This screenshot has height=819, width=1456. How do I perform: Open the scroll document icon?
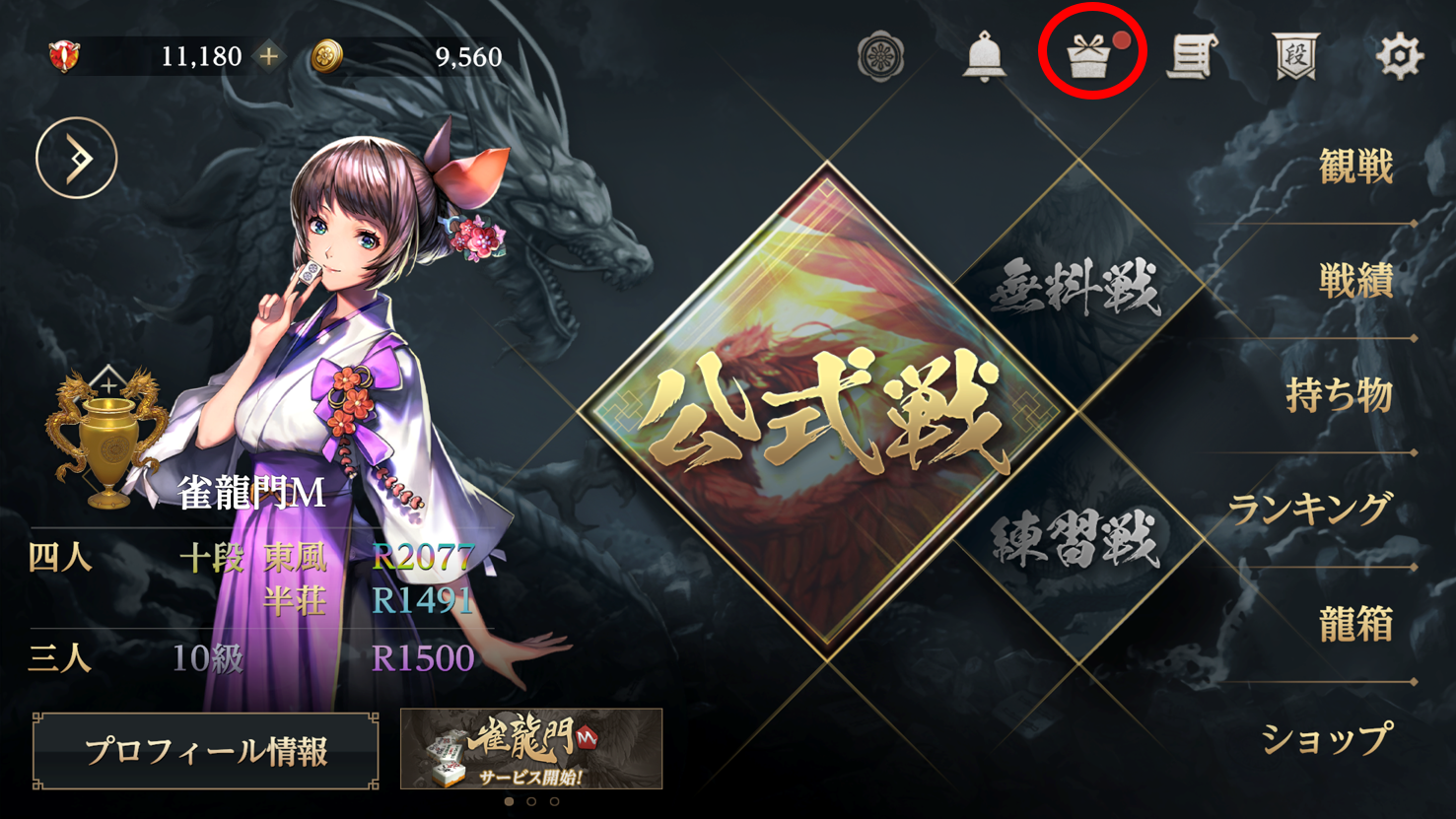click(x=1192, y=56)
